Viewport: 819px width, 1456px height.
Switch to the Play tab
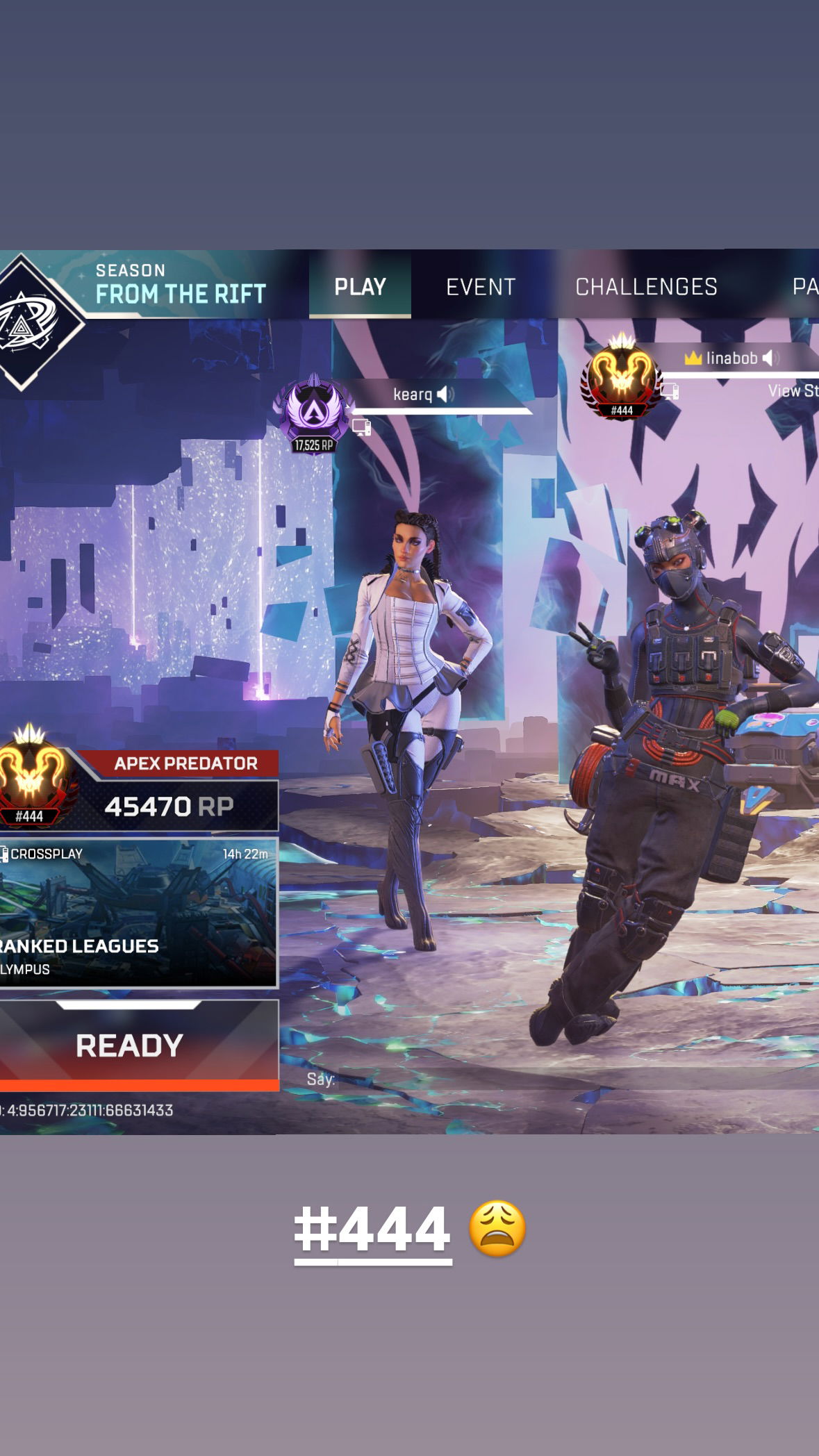[x=360, y=286]
